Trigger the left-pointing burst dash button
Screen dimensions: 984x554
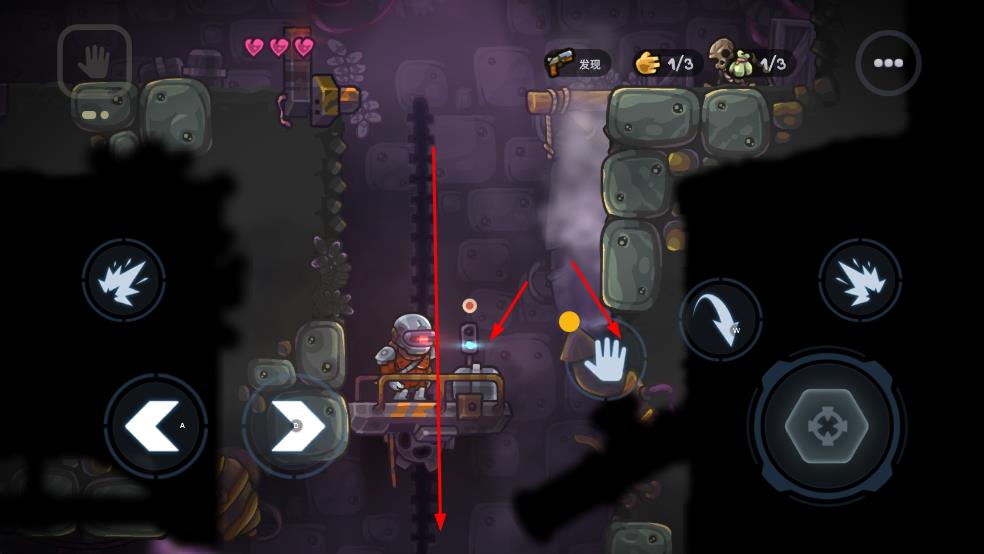point(124,280)
